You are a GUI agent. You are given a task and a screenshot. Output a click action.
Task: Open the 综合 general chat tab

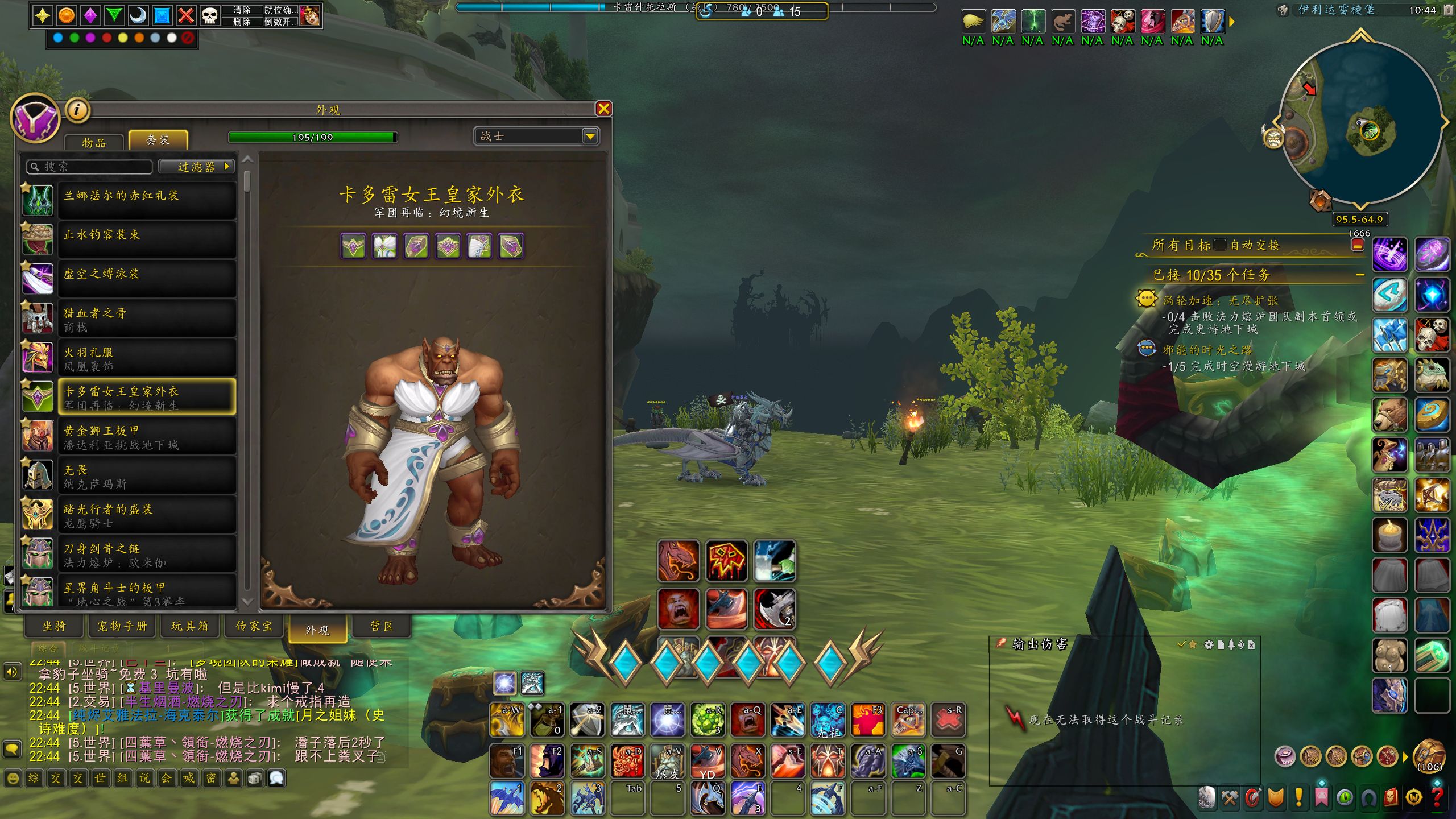[x=48, y=648]
